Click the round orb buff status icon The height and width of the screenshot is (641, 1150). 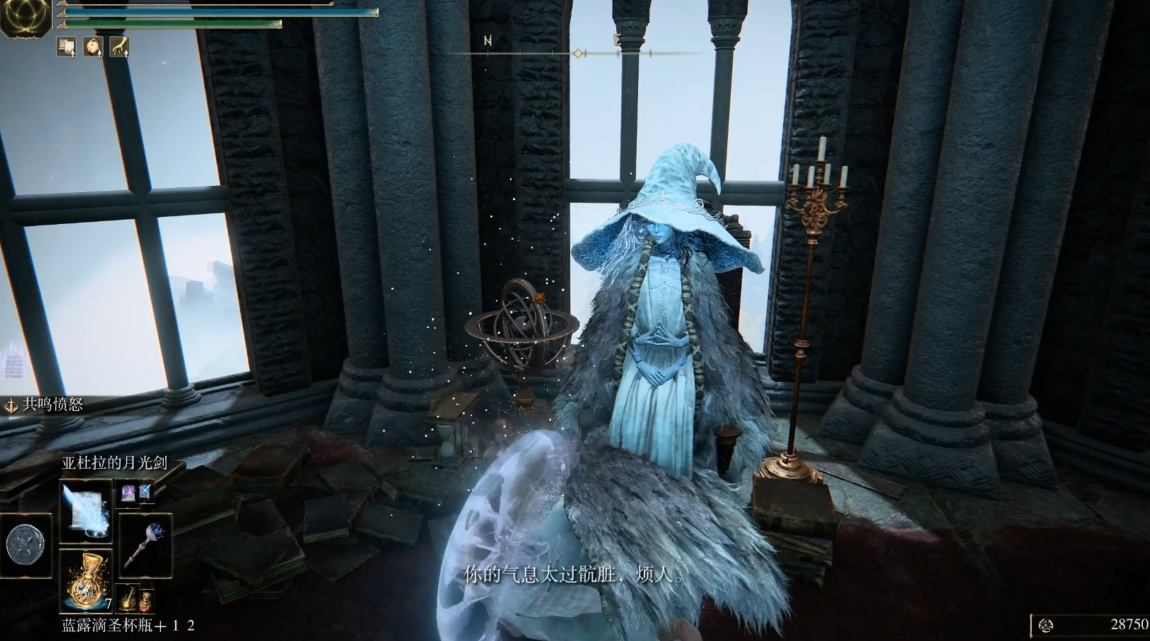(92, 46)
